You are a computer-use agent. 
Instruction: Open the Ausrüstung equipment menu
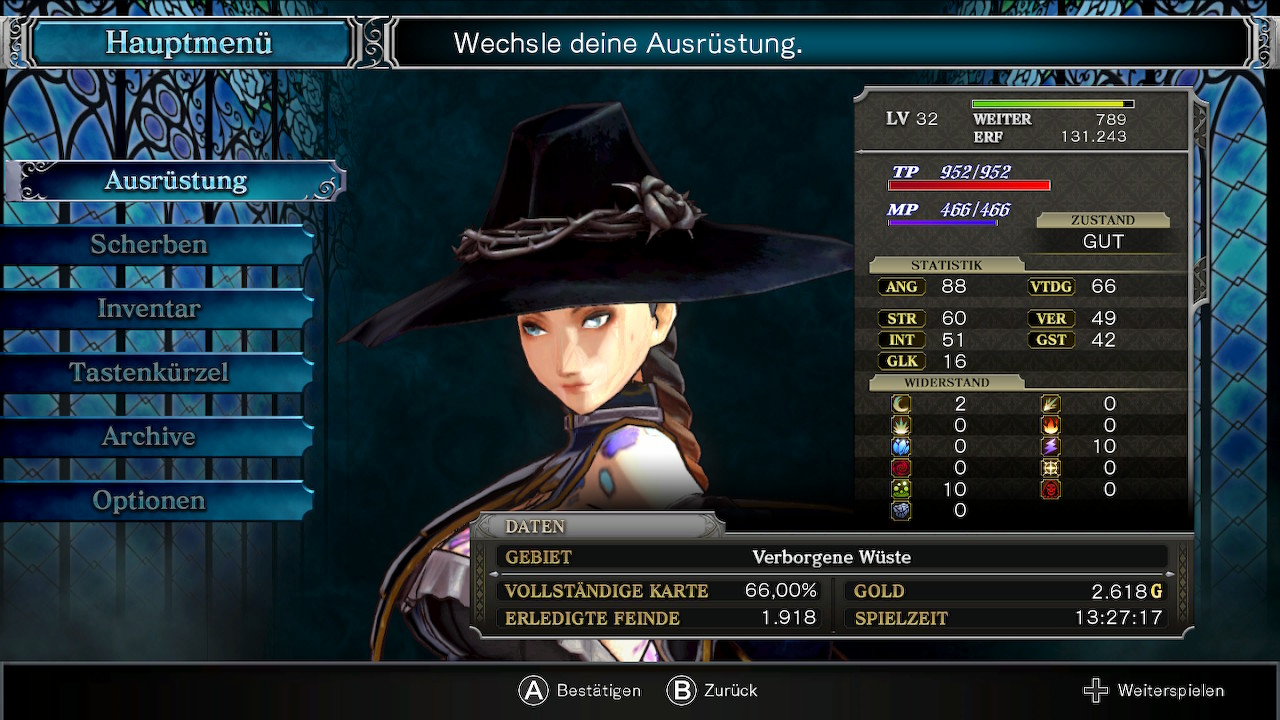click(x=176, y=181)
